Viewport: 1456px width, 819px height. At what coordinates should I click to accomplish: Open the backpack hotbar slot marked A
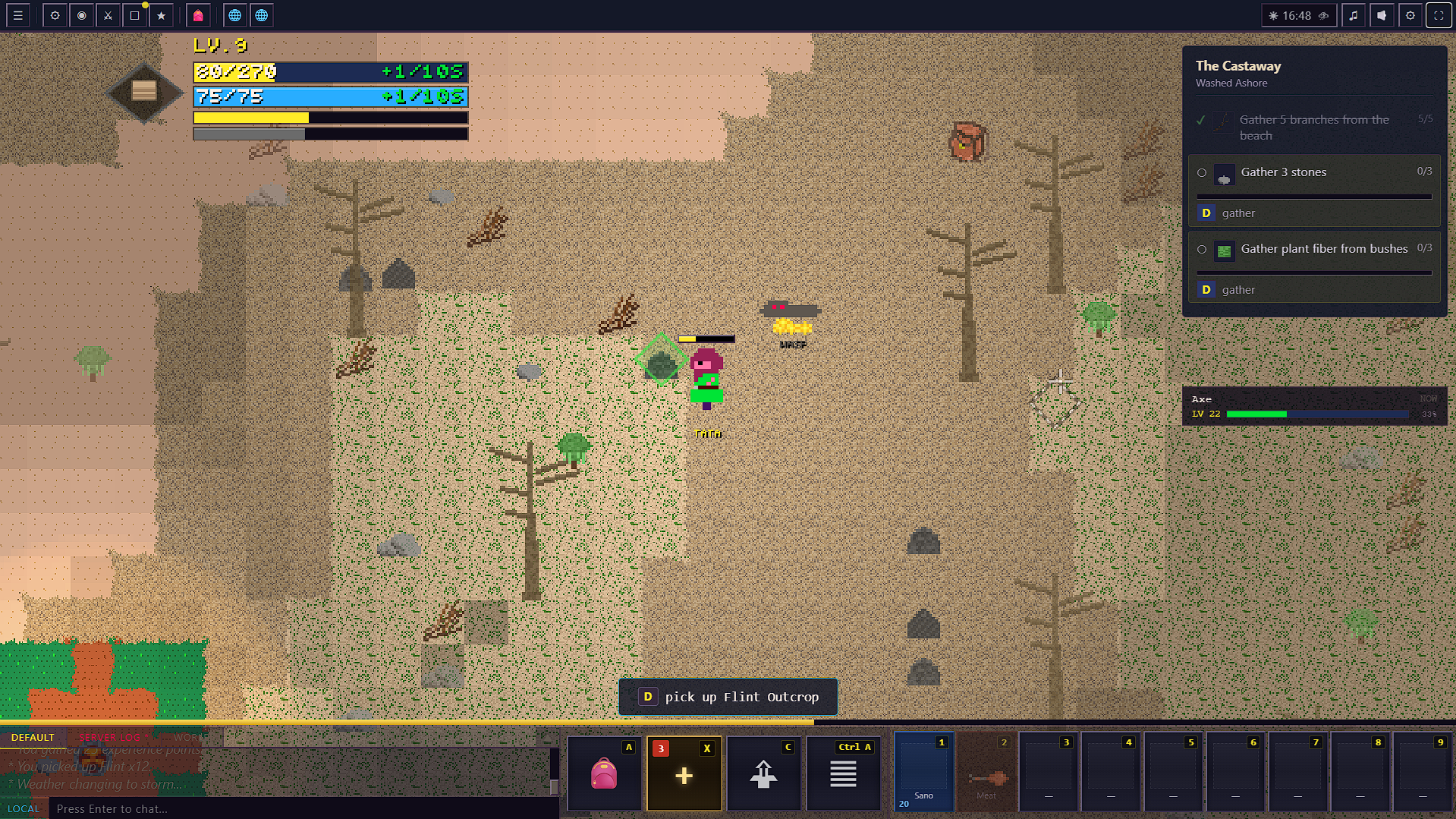click(x=604, y=773)
